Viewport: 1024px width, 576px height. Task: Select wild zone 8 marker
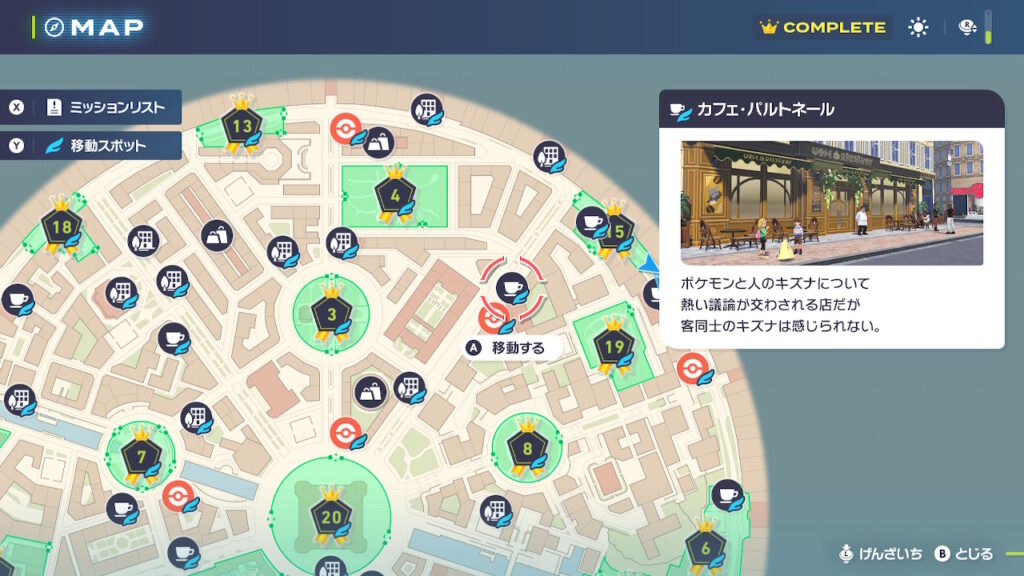(527, 450)
